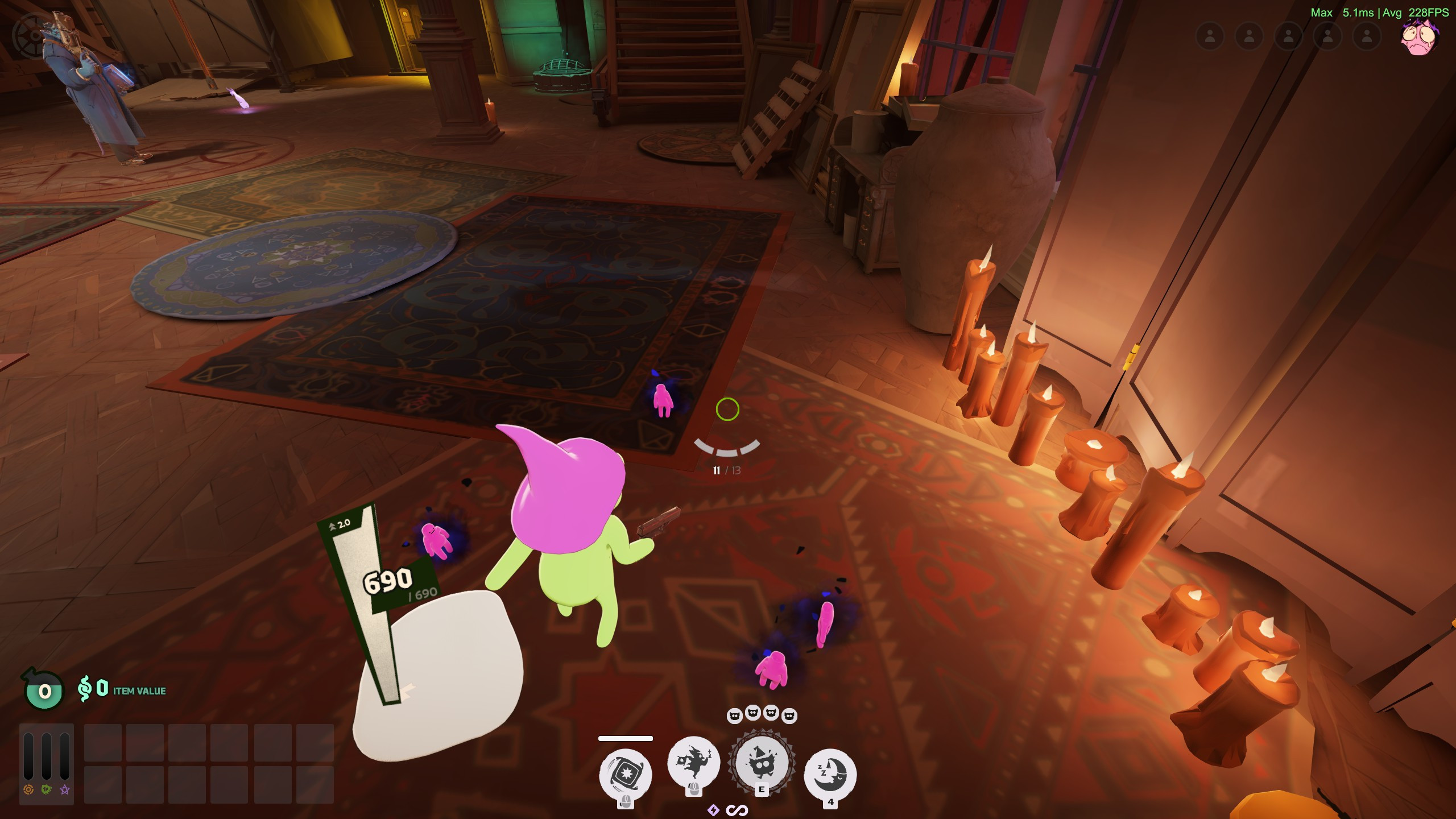Use the running gremlin dash ability
Screen dimensions: 1456x819
click(693, 763)
